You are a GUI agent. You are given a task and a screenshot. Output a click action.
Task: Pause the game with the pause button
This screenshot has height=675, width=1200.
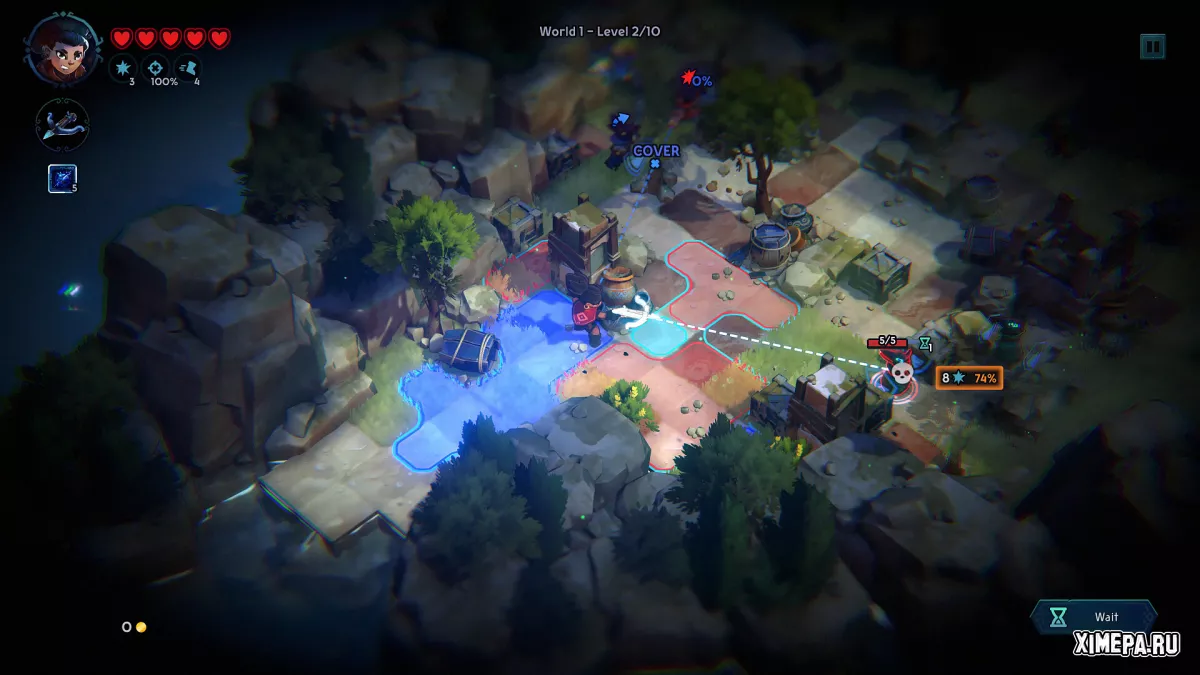1152,46
